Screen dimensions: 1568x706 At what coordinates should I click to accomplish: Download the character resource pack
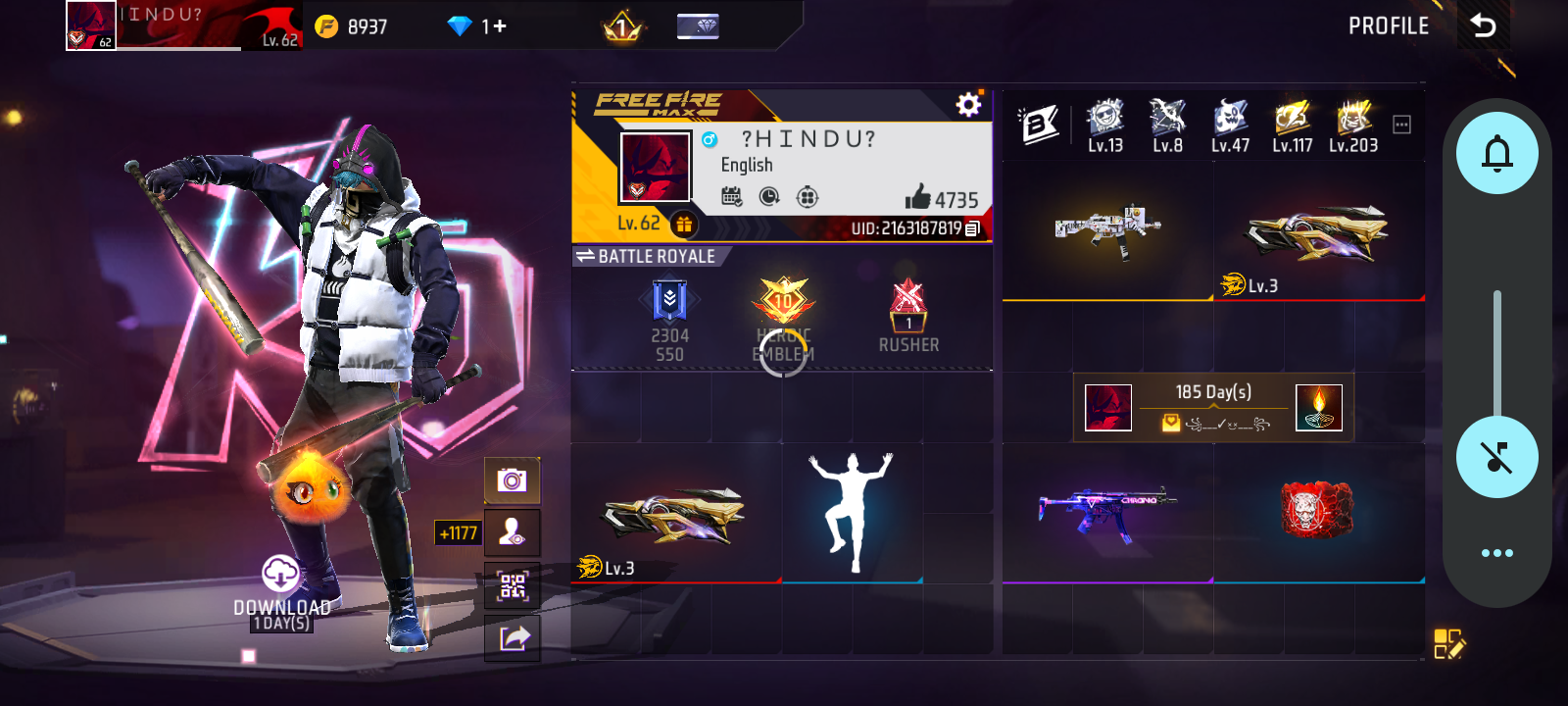(x=281, y=575)
